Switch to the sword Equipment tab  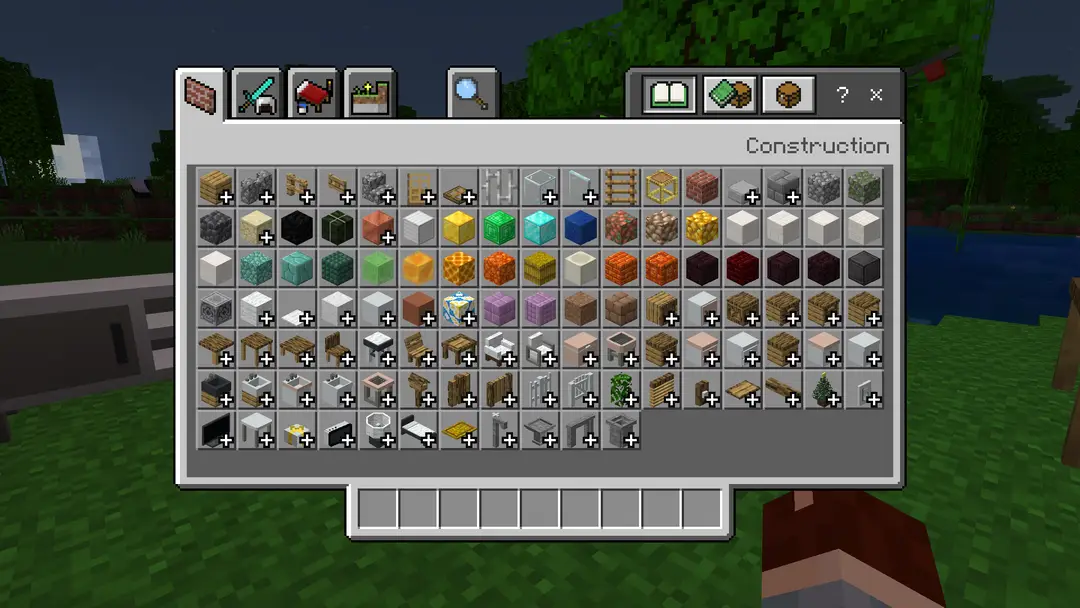coord(257,95)
